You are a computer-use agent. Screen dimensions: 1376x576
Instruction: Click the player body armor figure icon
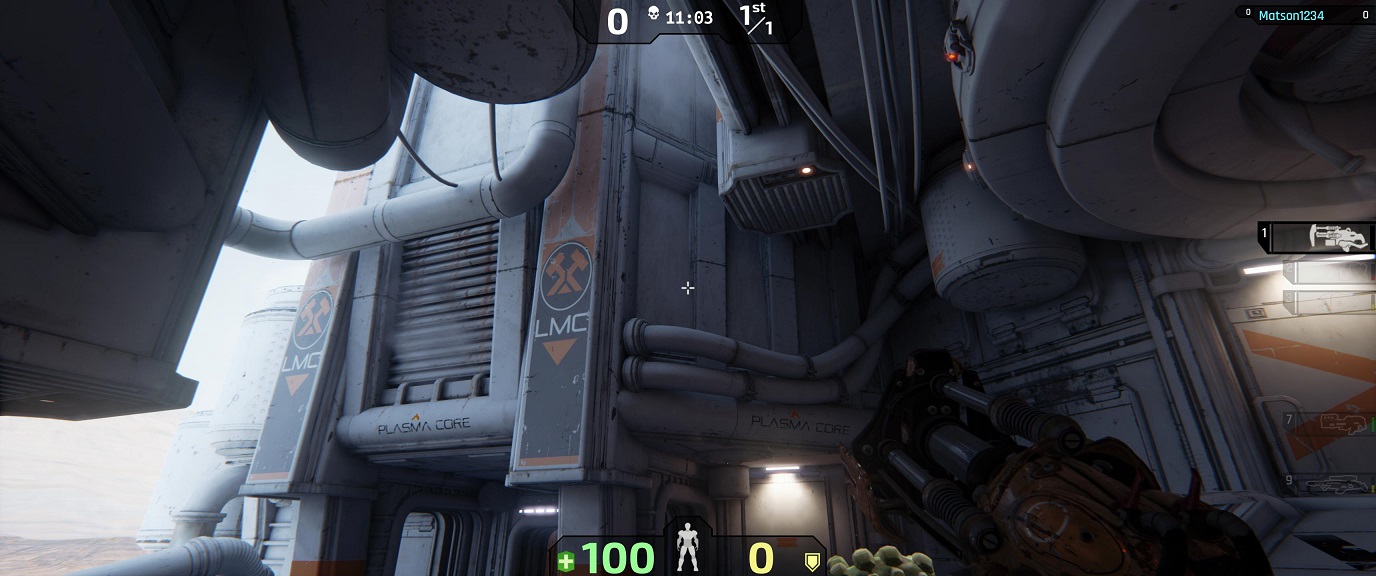(x=687, y=548)
